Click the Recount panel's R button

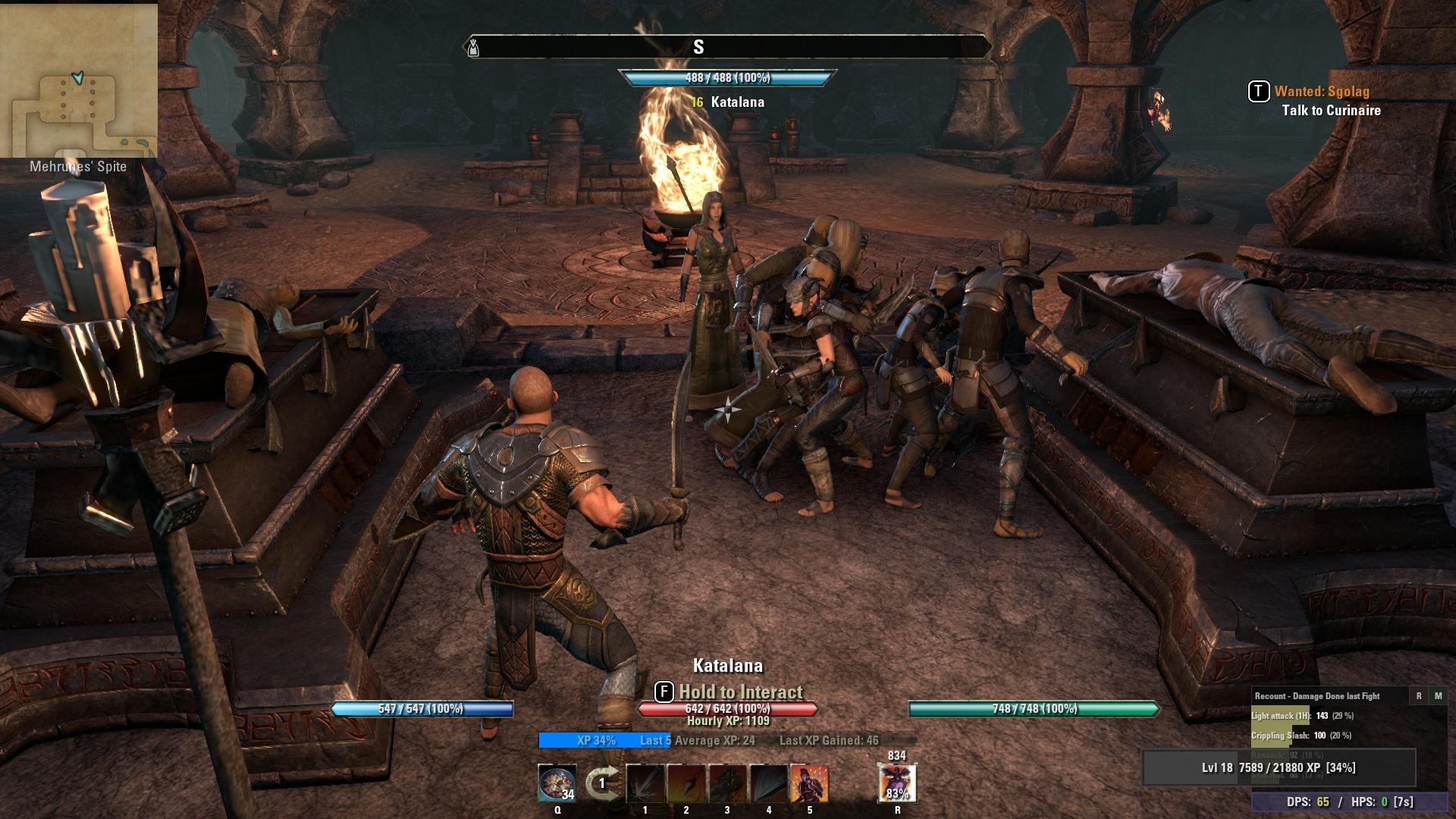click(1419, 695)
